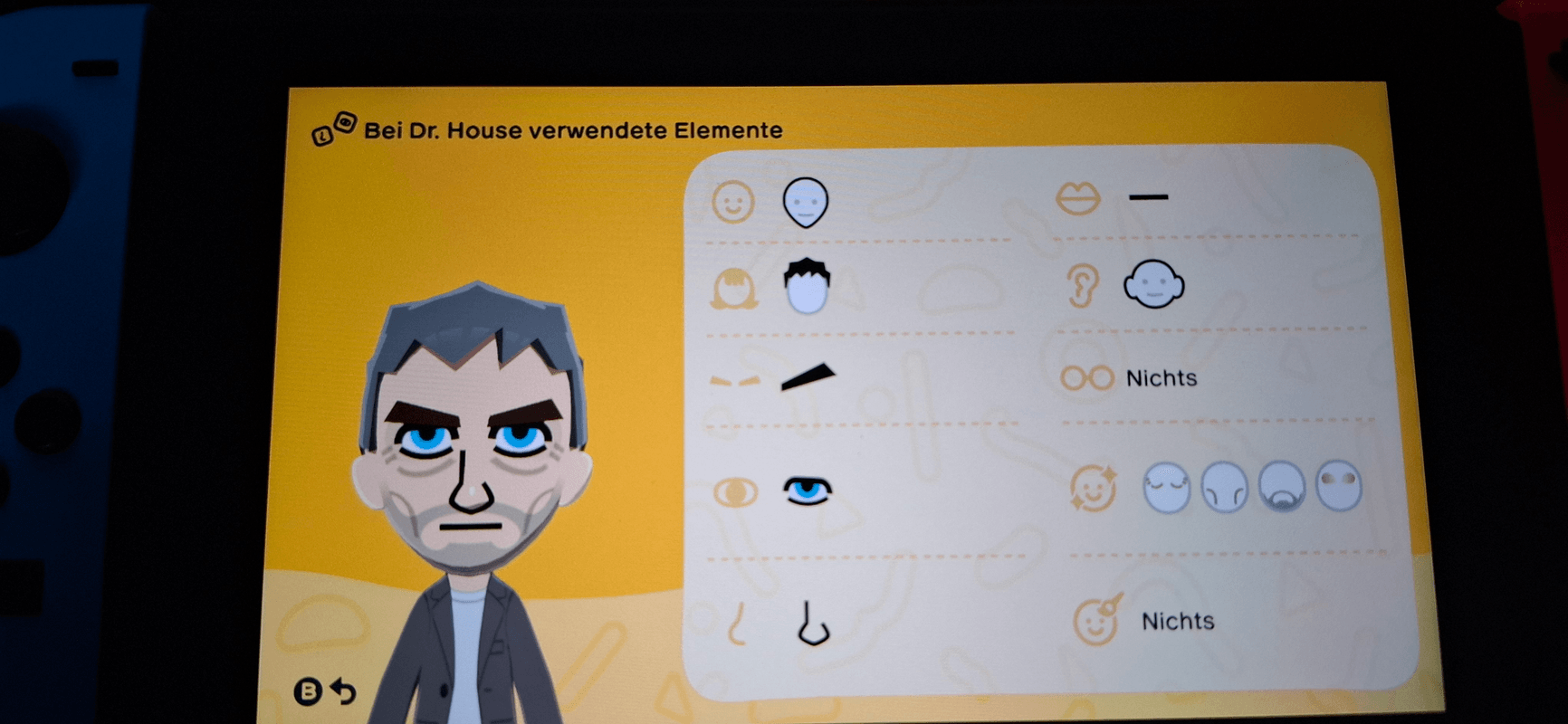Click the face shape category smiley icon

pyautogui.click(x=735, y=202)
